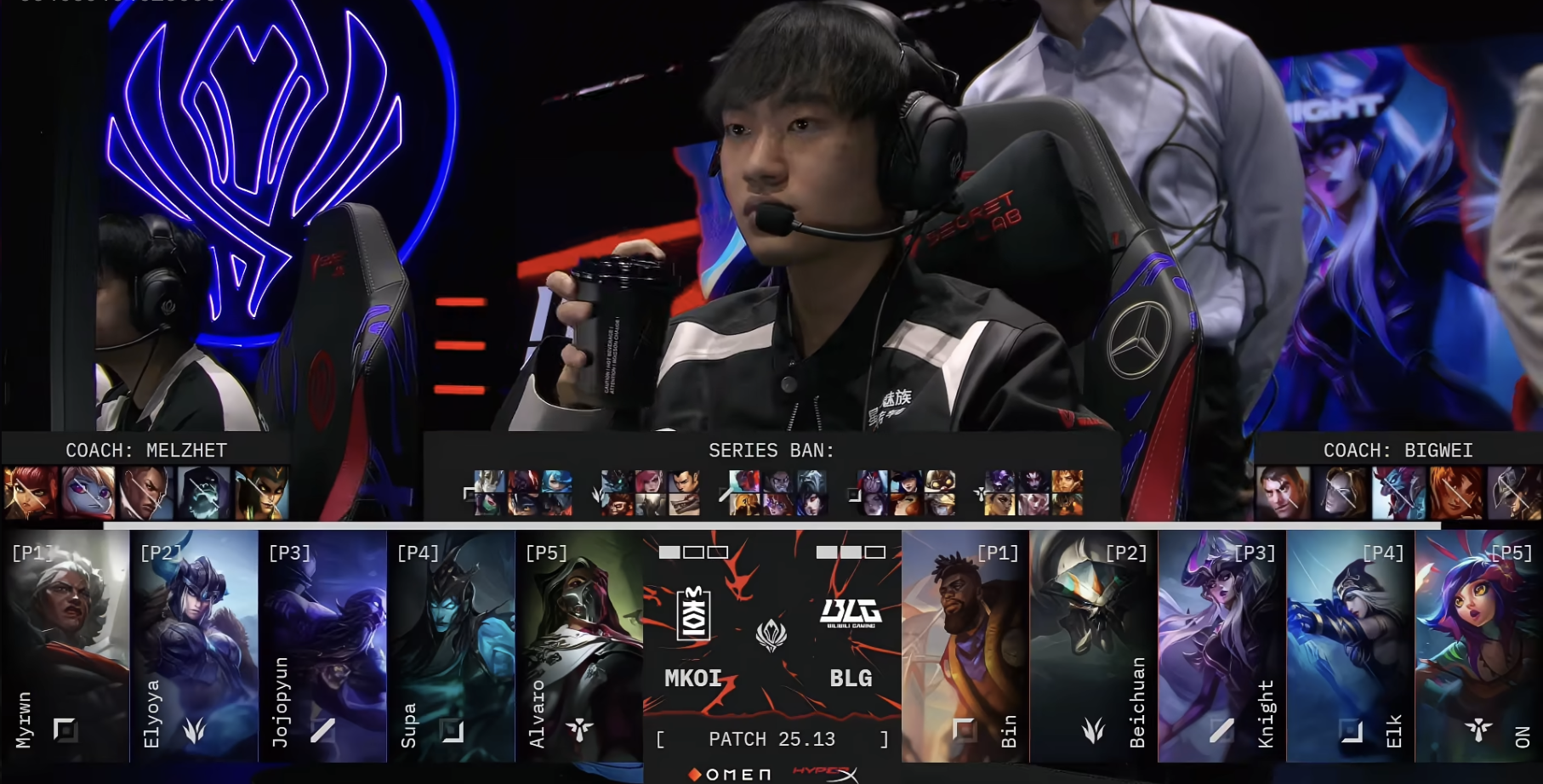
Task: Click ON's Neeko pick card
Action: [x=1479, y=646]
